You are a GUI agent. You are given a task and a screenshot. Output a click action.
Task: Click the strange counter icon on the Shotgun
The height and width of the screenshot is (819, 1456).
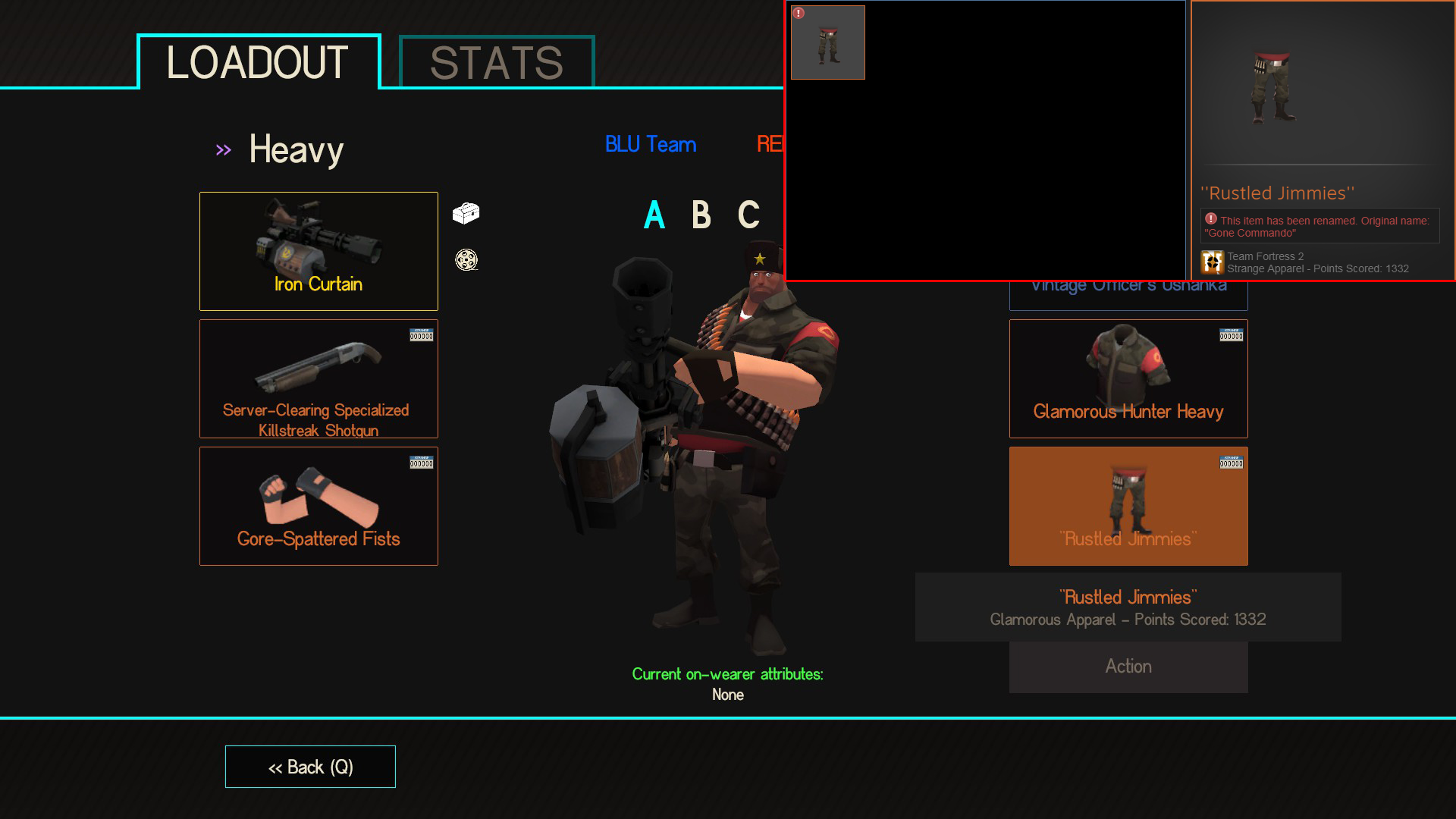click(422, 334)
